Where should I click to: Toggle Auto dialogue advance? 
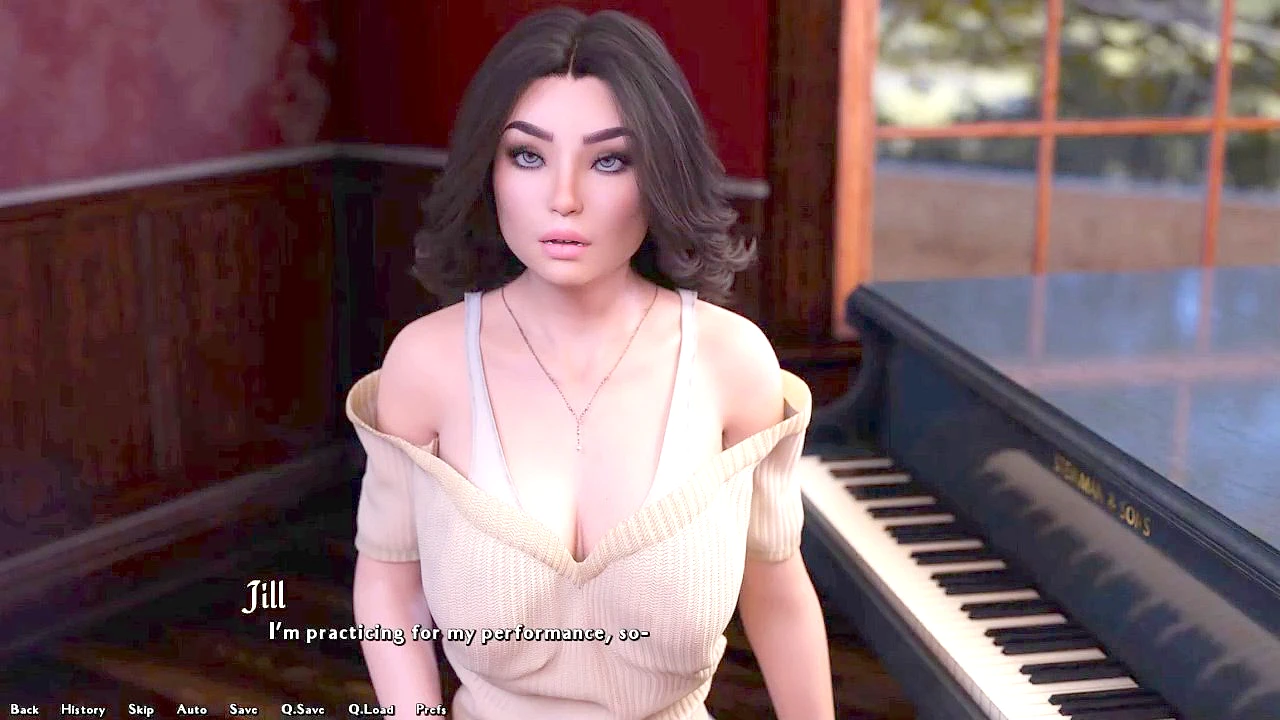192,709
